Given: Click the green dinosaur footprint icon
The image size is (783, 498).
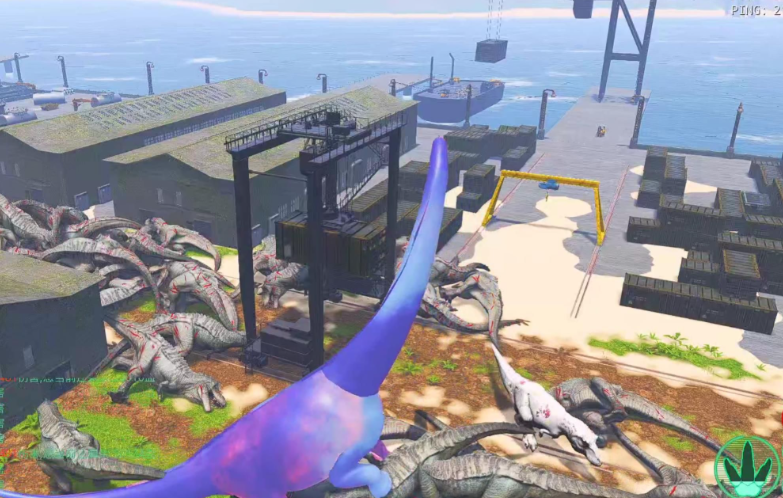Looking at the screenshot, I should coord(747,467).
